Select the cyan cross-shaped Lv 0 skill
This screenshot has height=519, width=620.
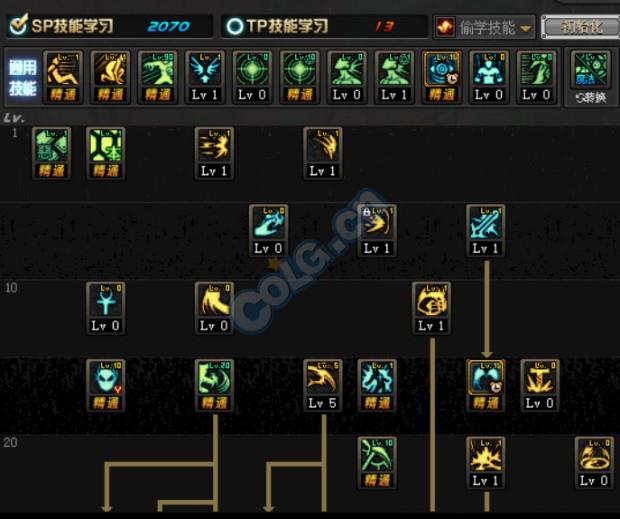[x=106, y=306]
